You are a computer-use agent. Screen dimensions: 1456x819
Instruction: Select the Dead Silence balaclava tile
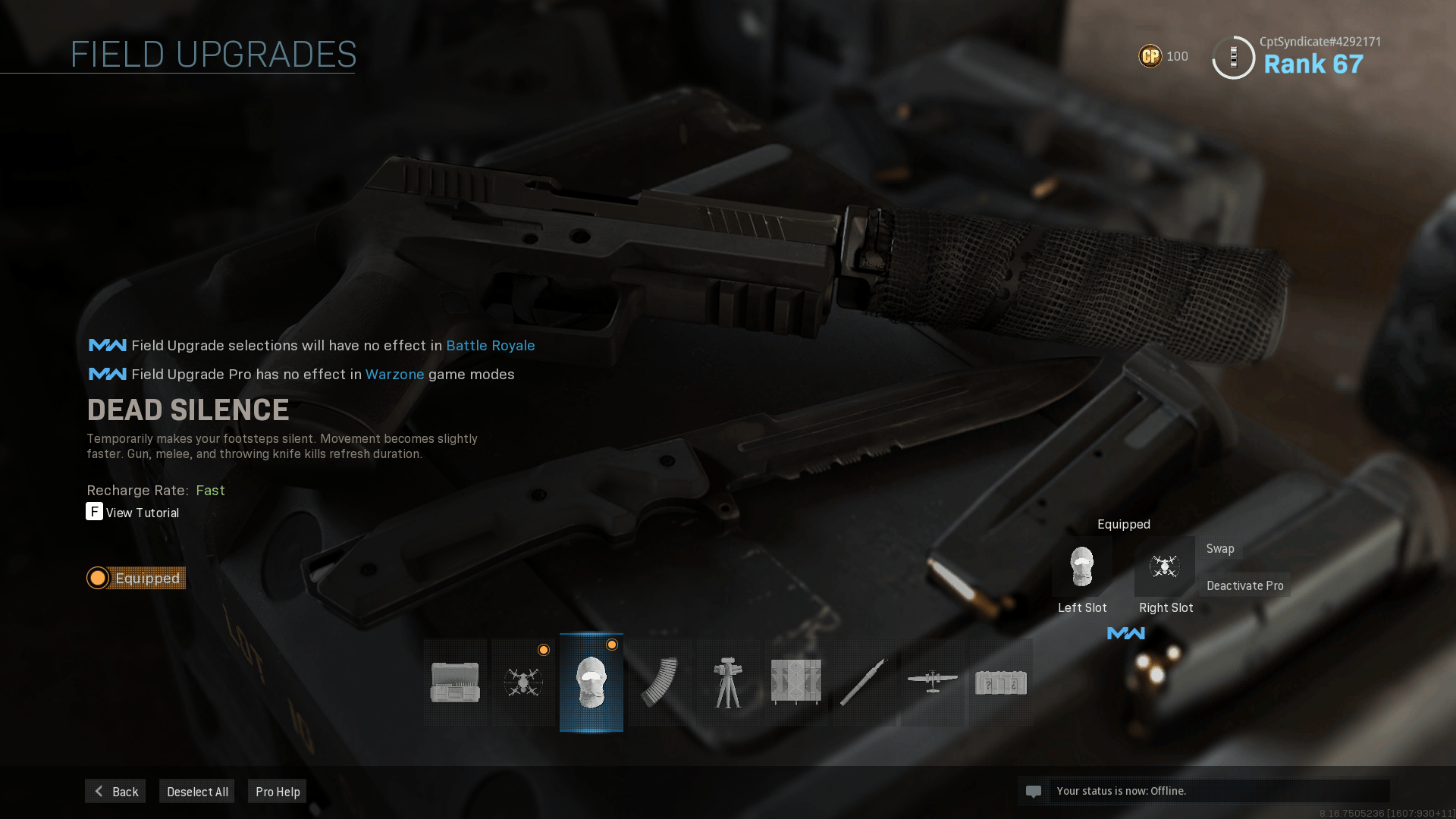click(x=591, y=682)
